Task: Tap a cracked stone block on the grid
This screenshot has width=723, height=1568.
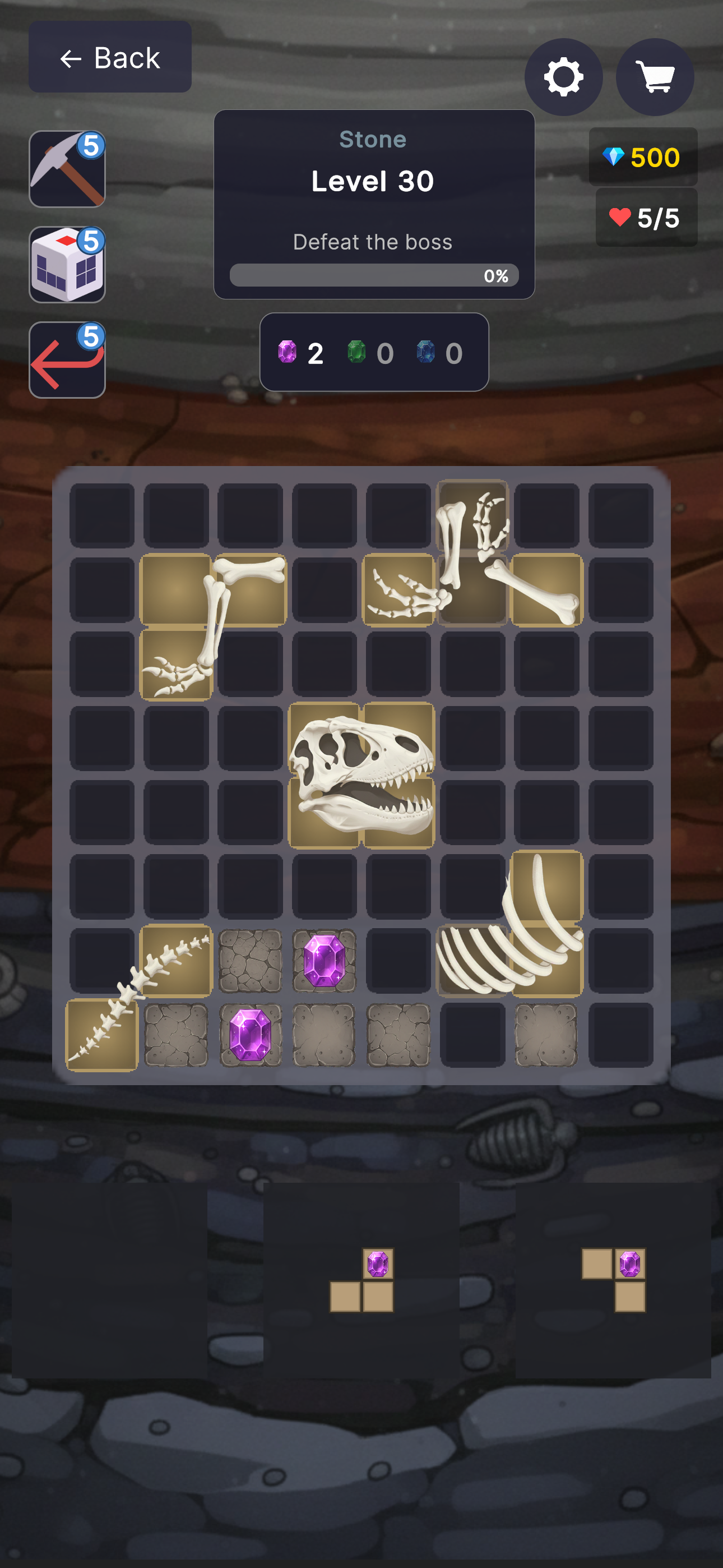Action: point(250,961)
